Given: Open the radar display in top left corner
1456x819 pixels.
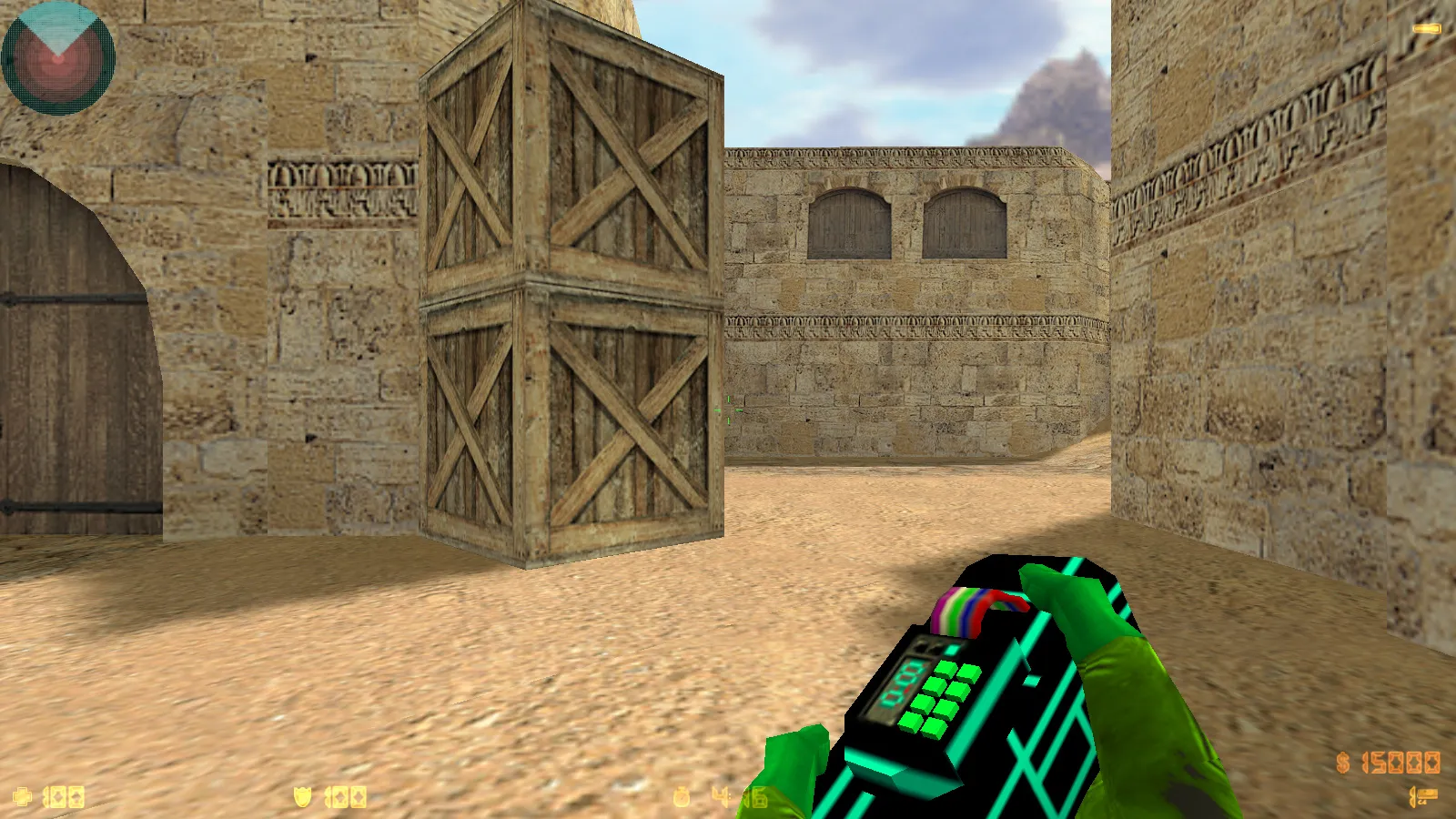Looking at the screenshot, I should click(x=59, y=56).
